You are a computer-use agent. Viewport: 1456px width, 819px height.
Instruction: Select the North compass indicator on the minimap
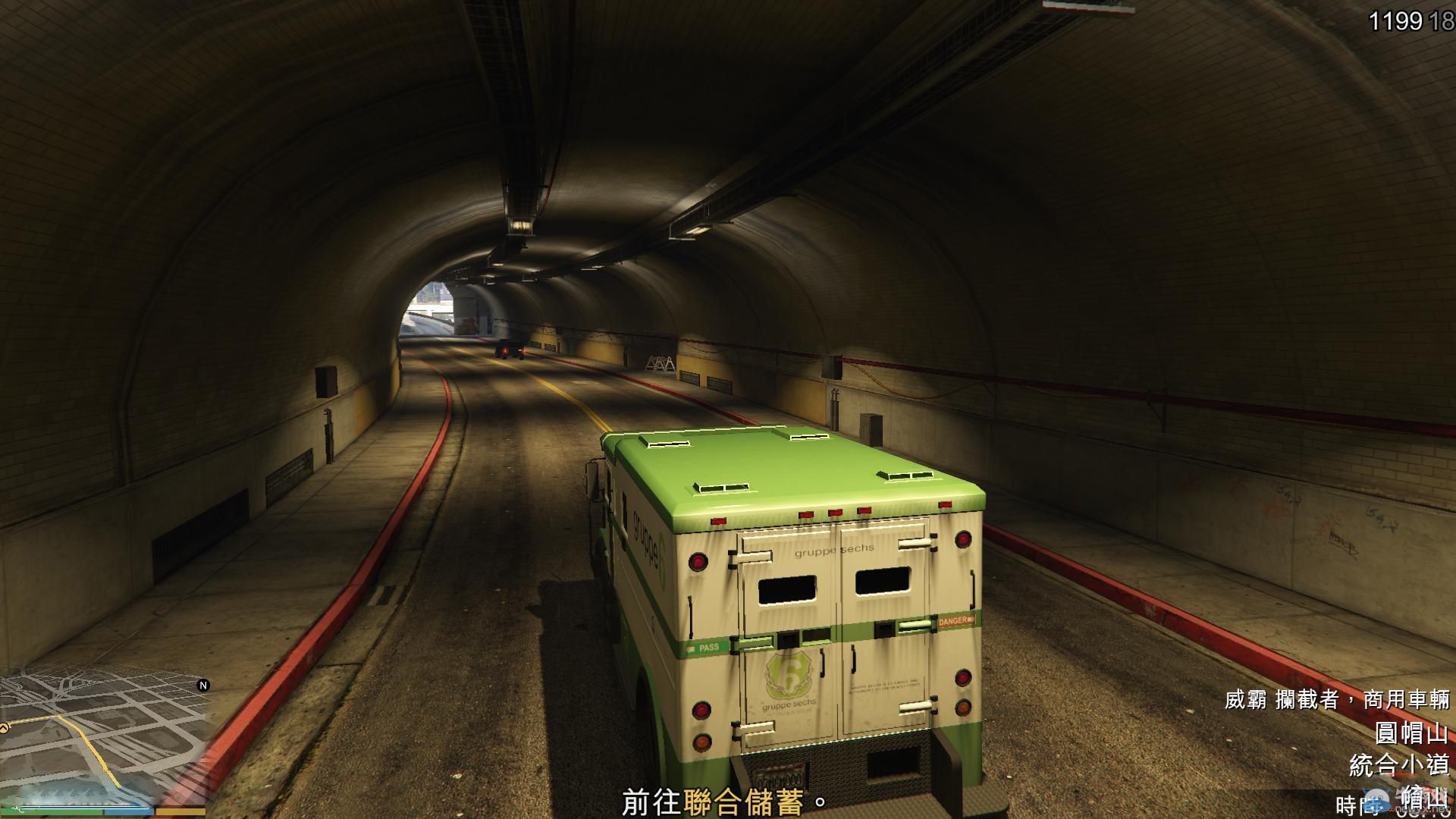(x=203, y=685)
